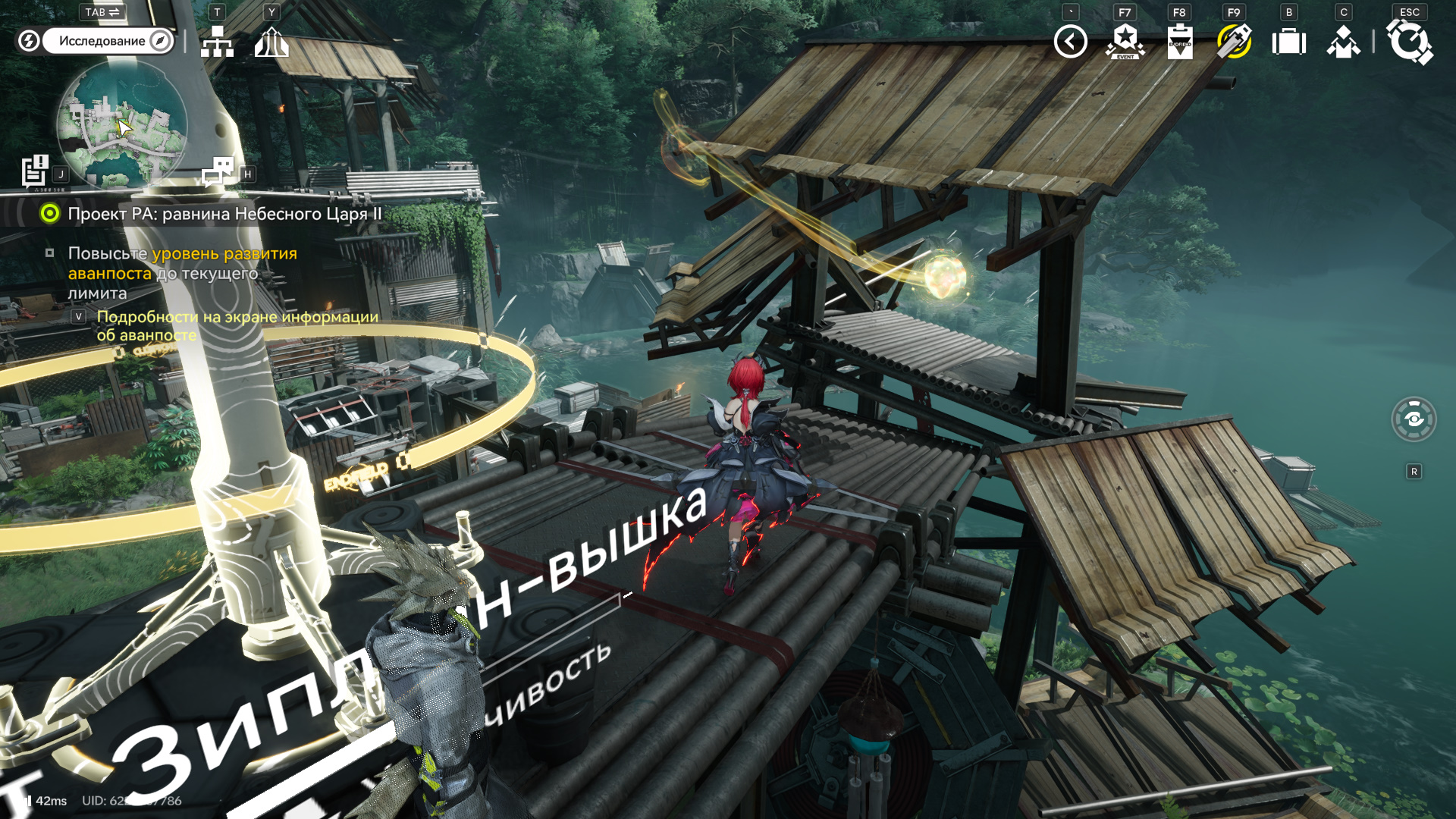This screenshot has width=1456, height=819.
Task: Open the yellow highlighted ticket icon
Action: point(1235,42)
